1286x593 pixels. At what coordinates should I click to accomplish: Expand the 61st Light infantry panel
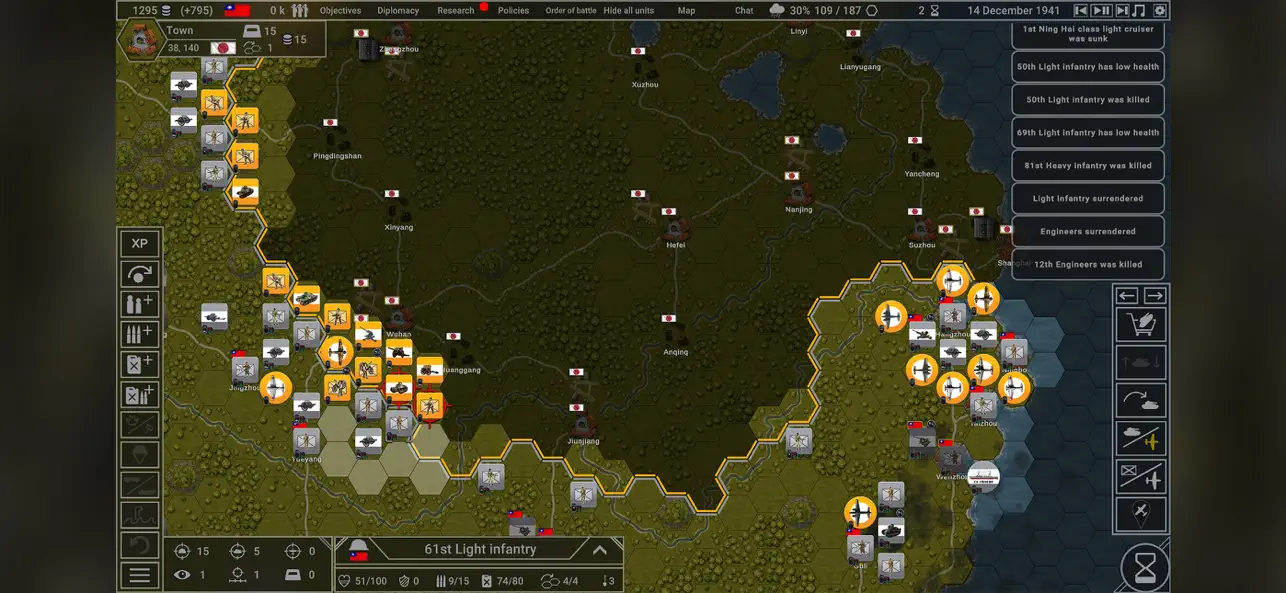pos(600,550)
